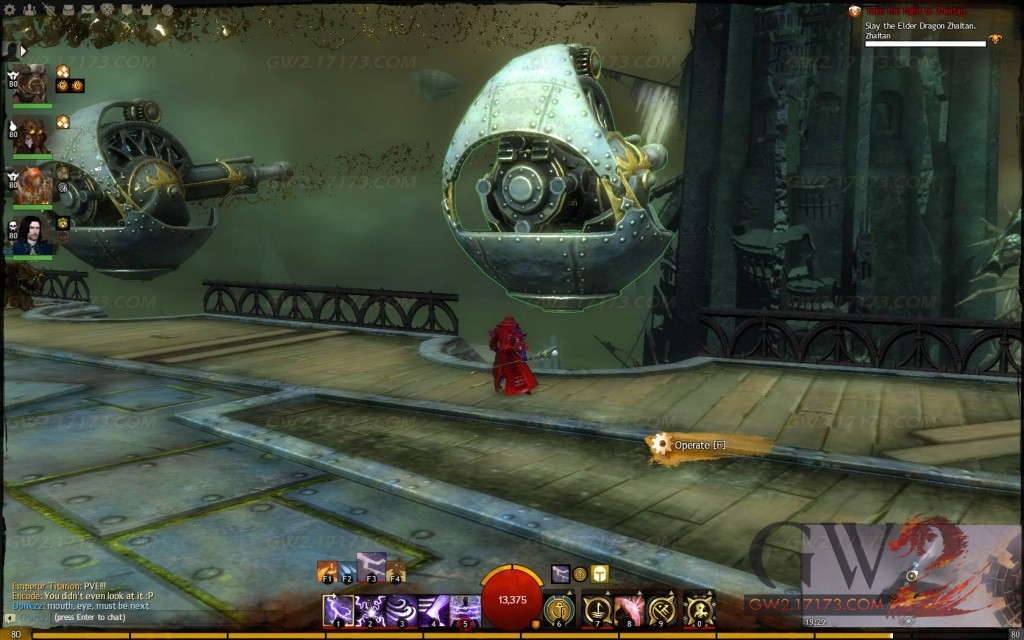
Task: Switch to the F2 water attunement
Action: coord(348,572)
